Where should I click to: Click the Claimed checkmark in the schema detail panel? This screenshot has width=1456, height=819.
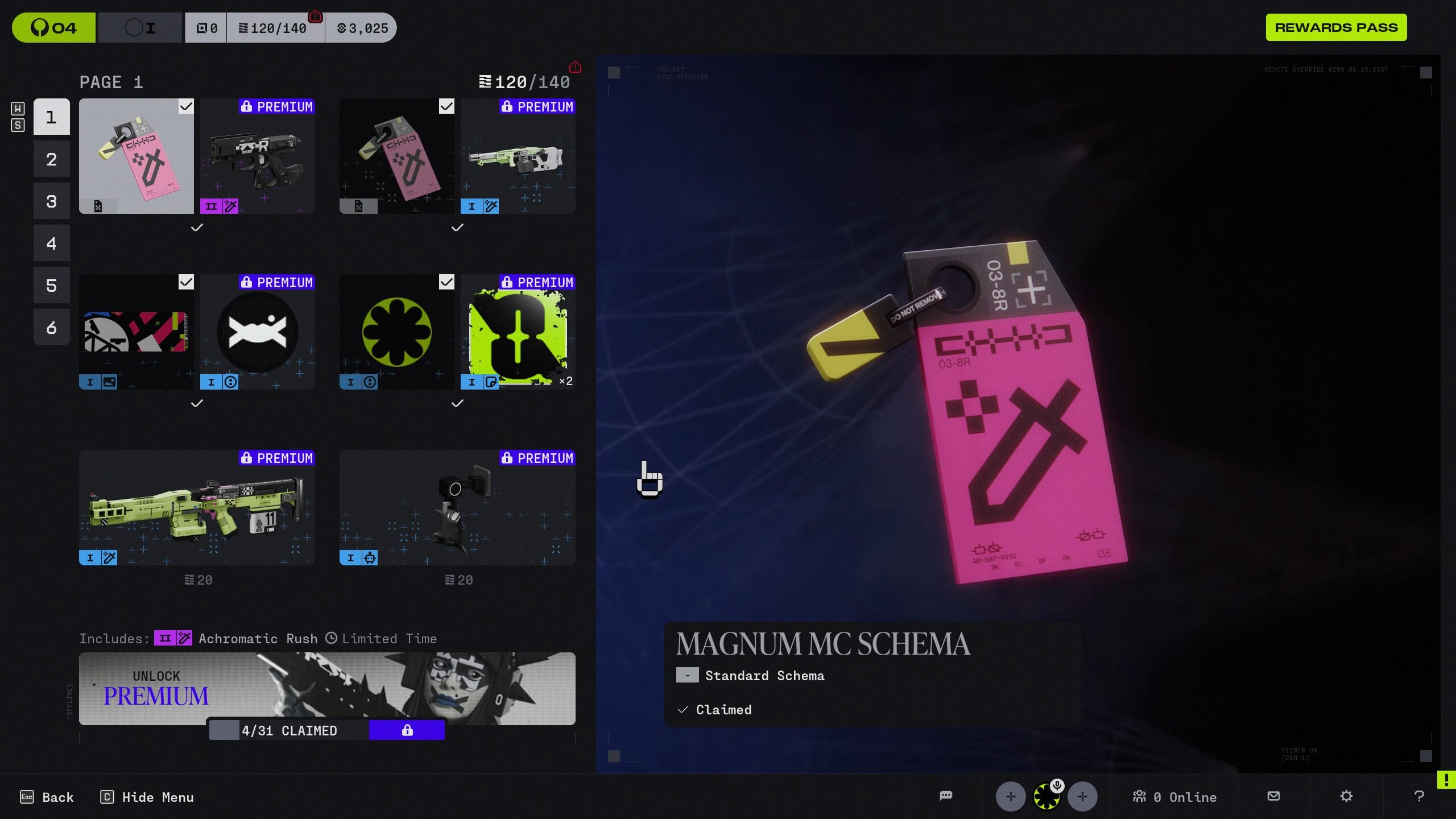click(x=682, y=709)
